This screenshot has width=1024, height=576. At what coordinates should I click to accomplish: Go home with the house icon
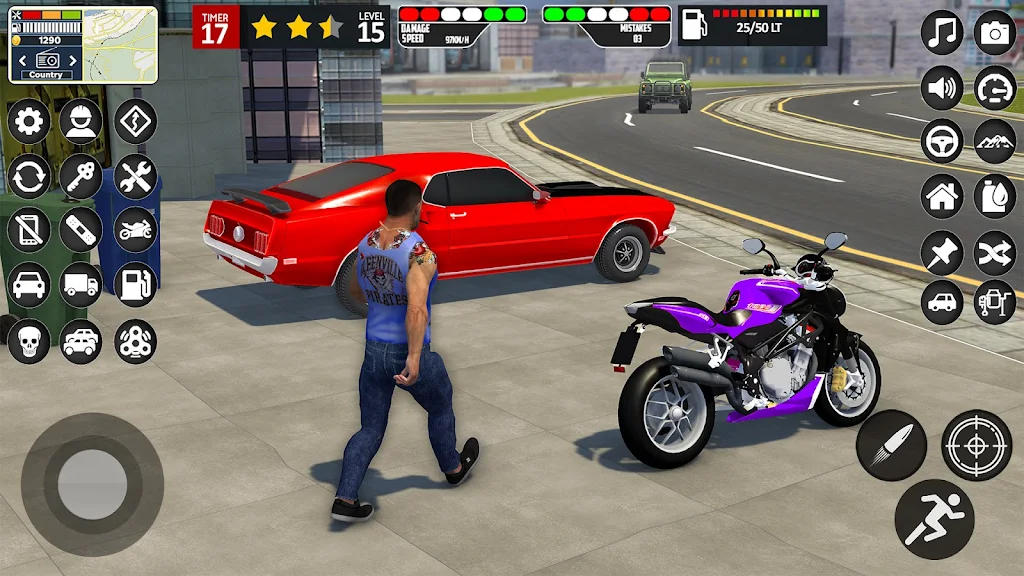[x=942, y=195]
